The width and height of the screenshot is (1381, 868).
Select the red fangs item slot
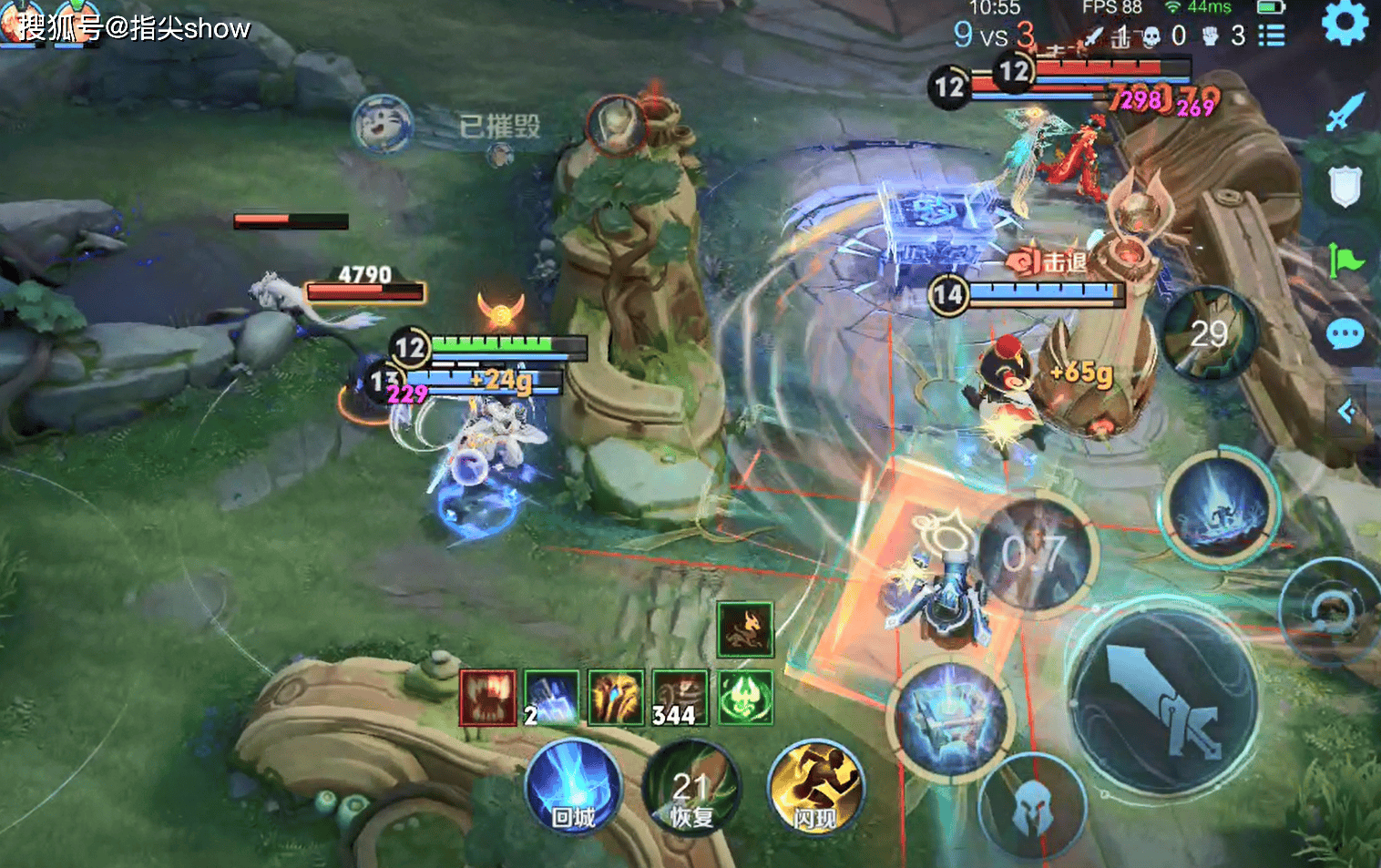coord(487,698)
